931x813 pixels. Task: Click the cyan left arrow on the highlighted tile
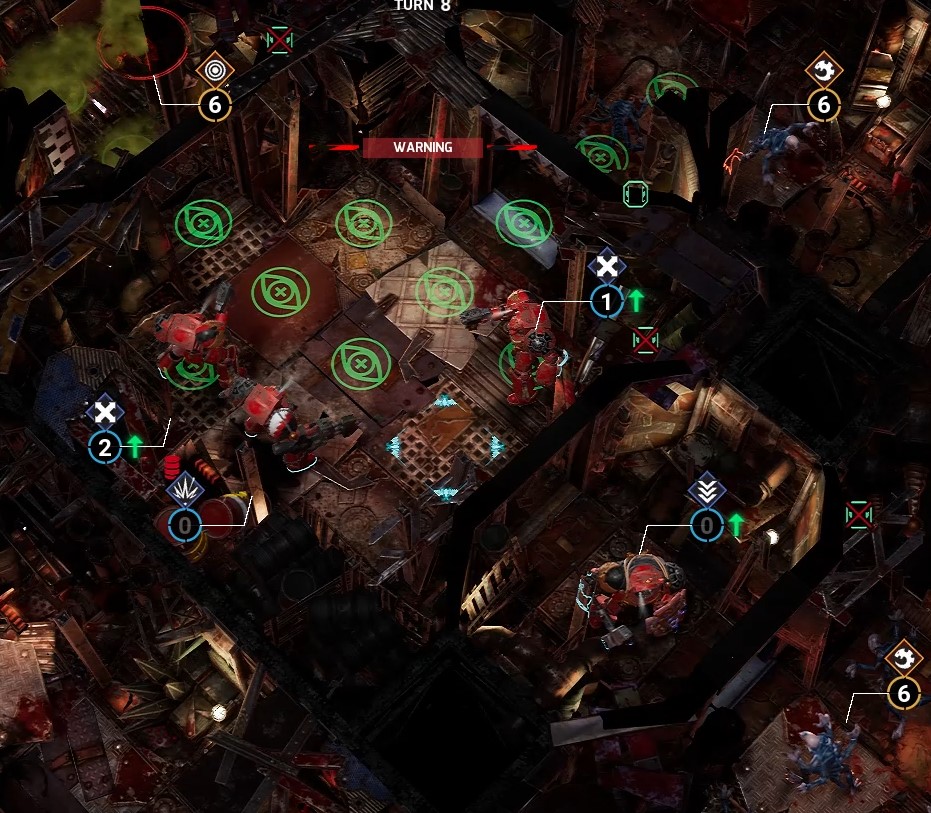click(x=394, y=446)
